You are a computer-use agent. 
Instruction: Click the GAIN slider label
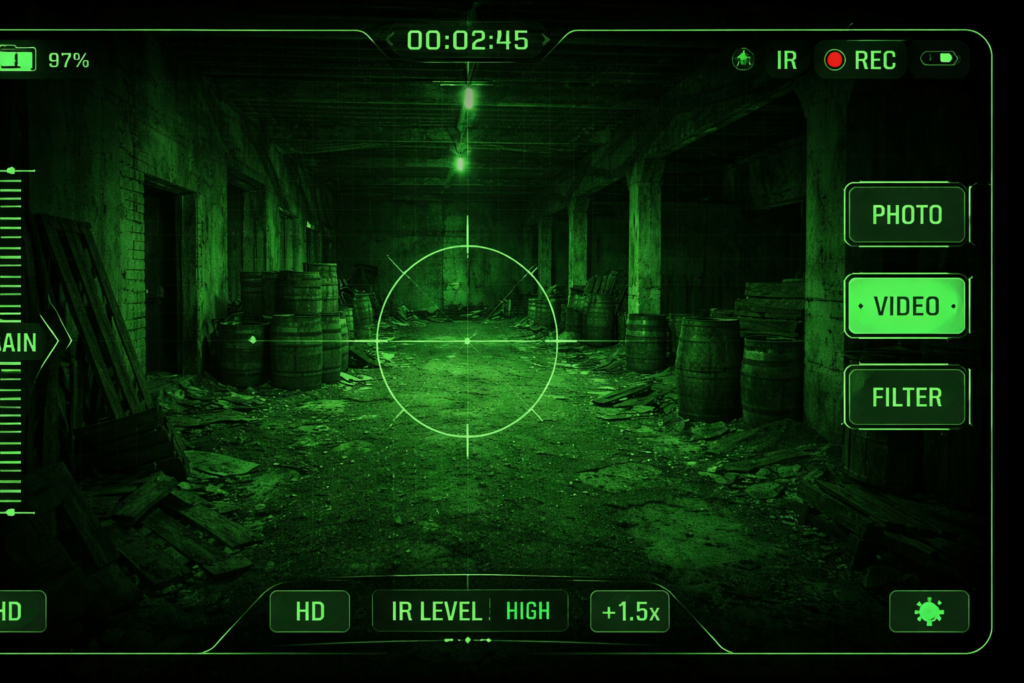20,342
